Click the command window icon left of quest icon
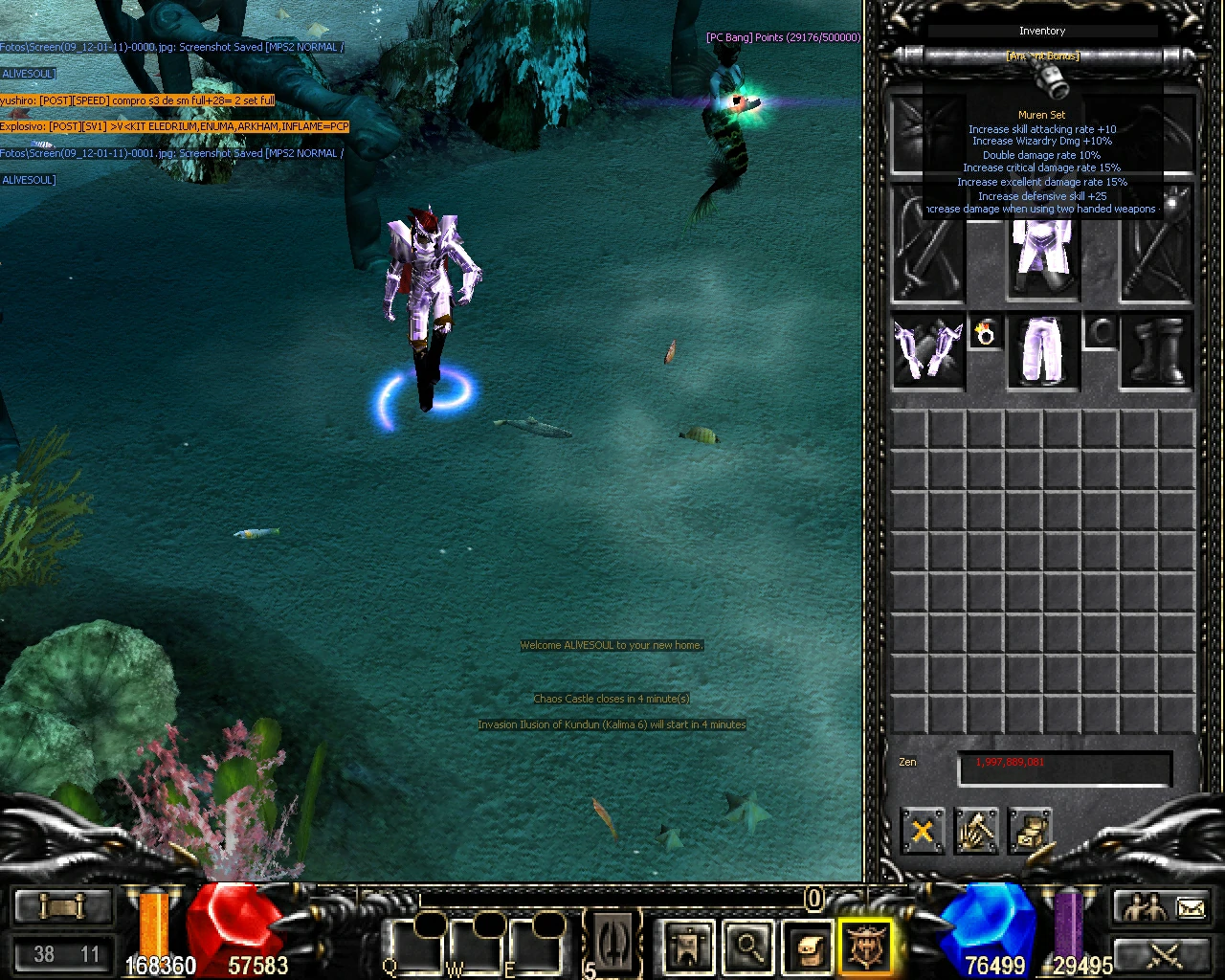 coord(612,943)
